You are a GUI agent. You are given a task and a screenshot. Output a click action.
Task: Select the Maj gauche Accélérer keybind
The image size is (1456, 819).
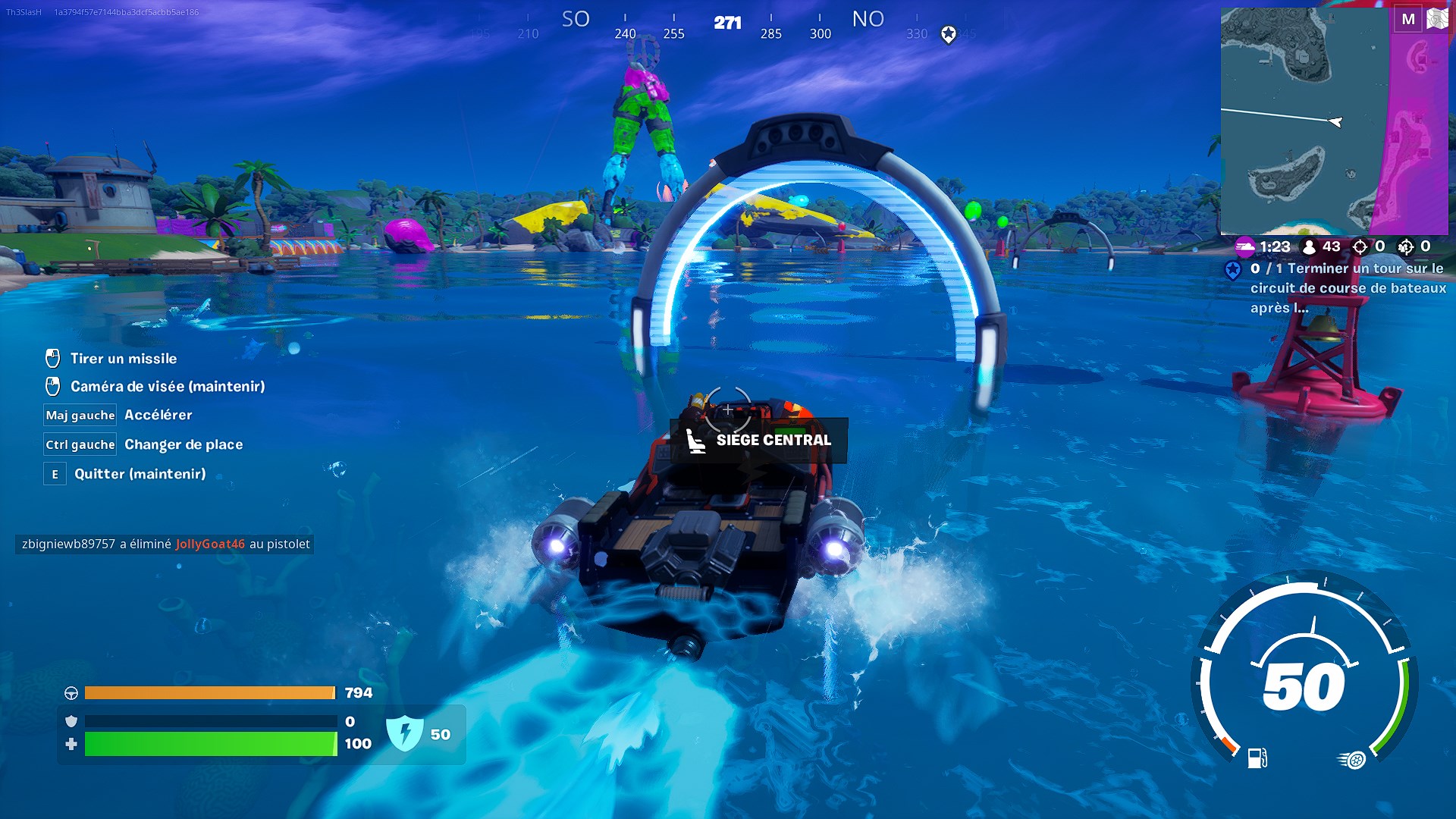click(x=80, y=415)
